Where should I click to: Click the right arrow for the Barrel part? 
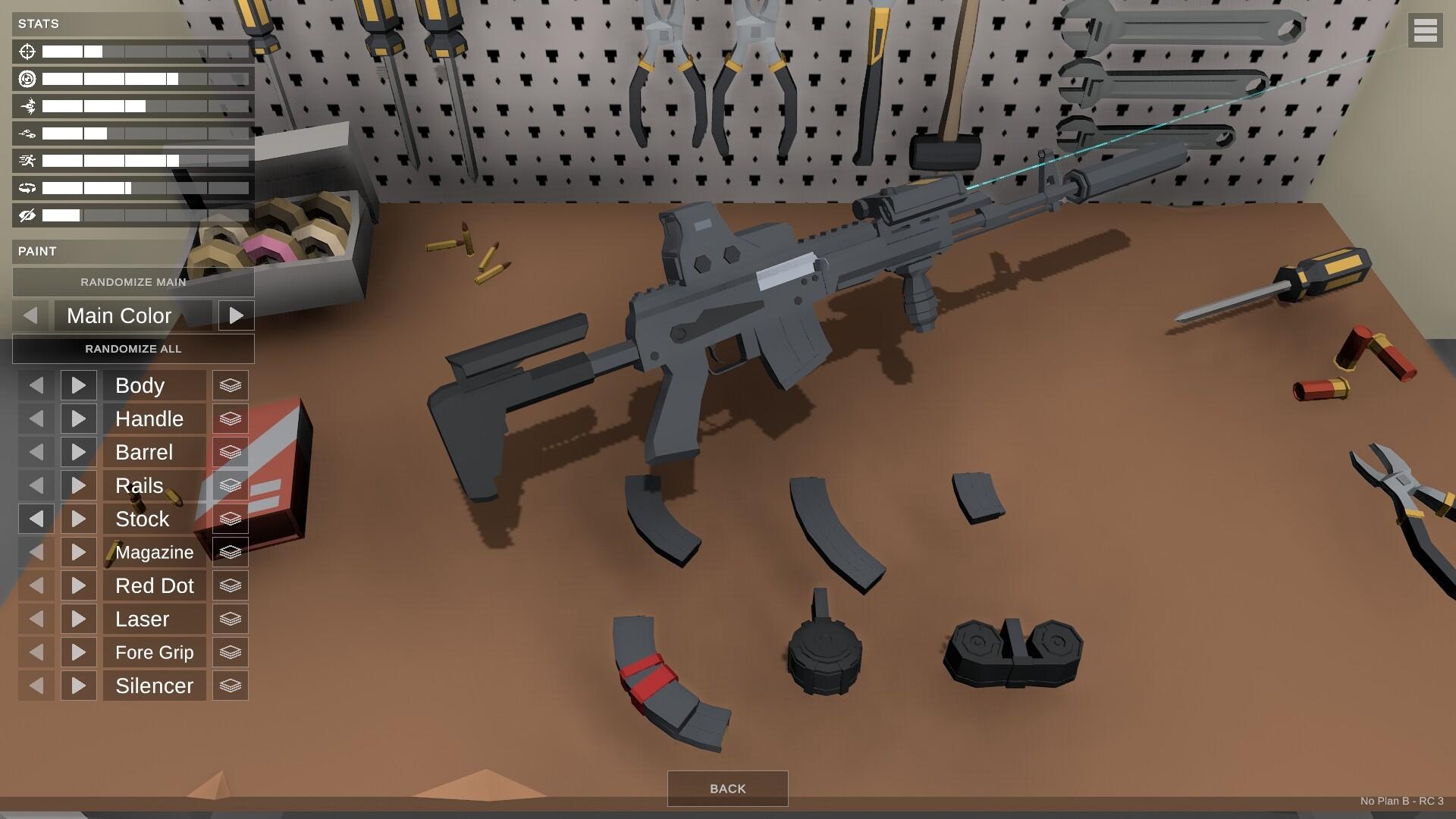coord(78,452)
